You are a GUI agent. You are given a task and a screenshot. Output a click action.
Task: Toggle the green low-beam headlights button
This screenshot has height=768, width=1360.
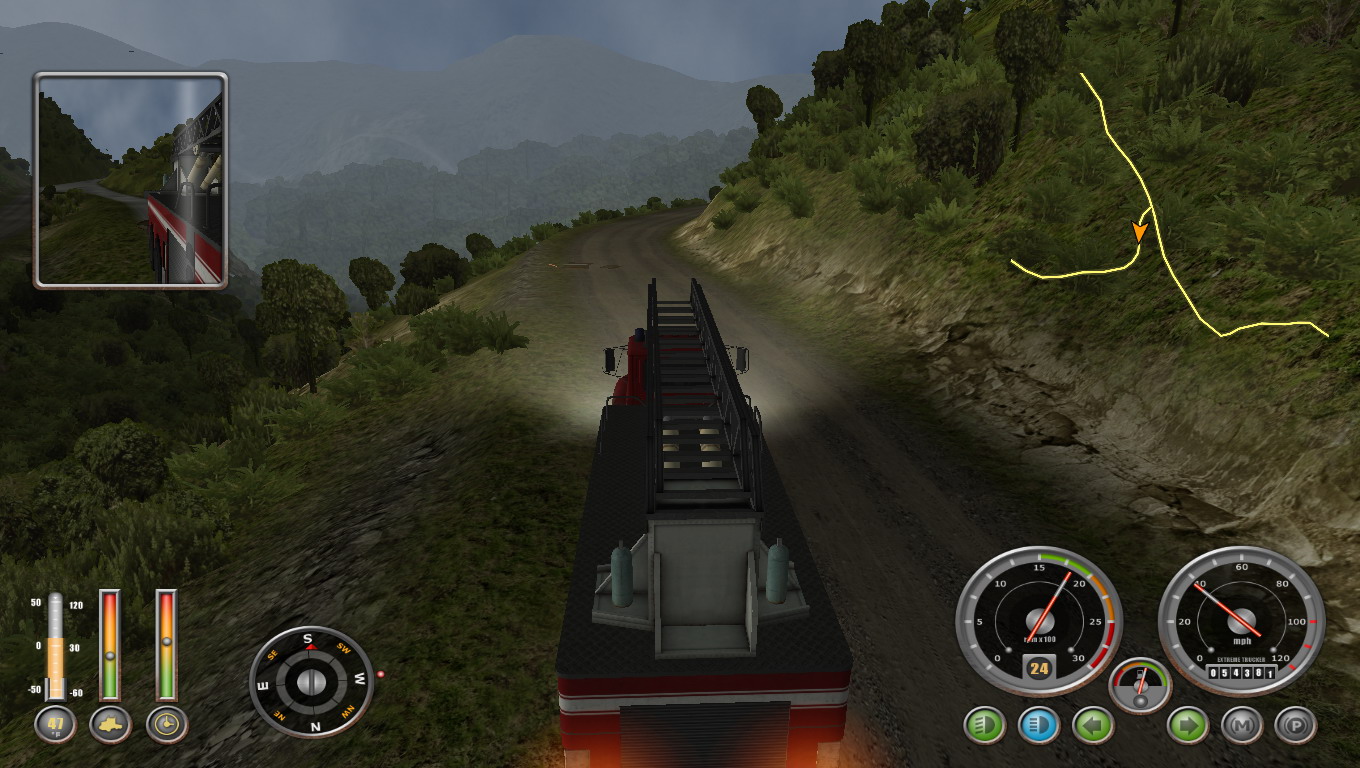coord(984,725)
